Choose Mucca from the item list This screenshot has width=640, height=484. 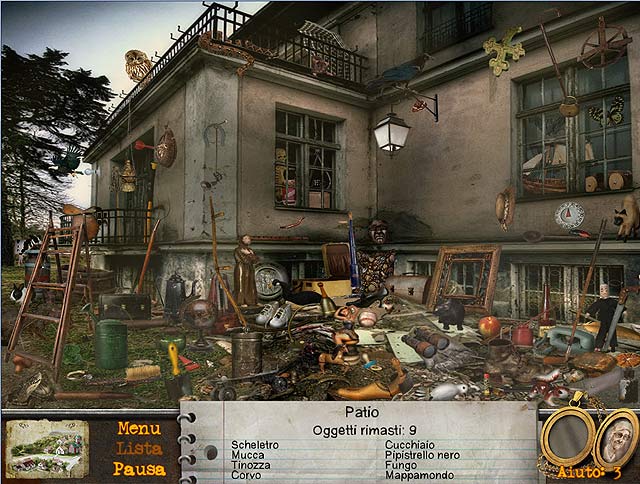click(x=248, y=455)
